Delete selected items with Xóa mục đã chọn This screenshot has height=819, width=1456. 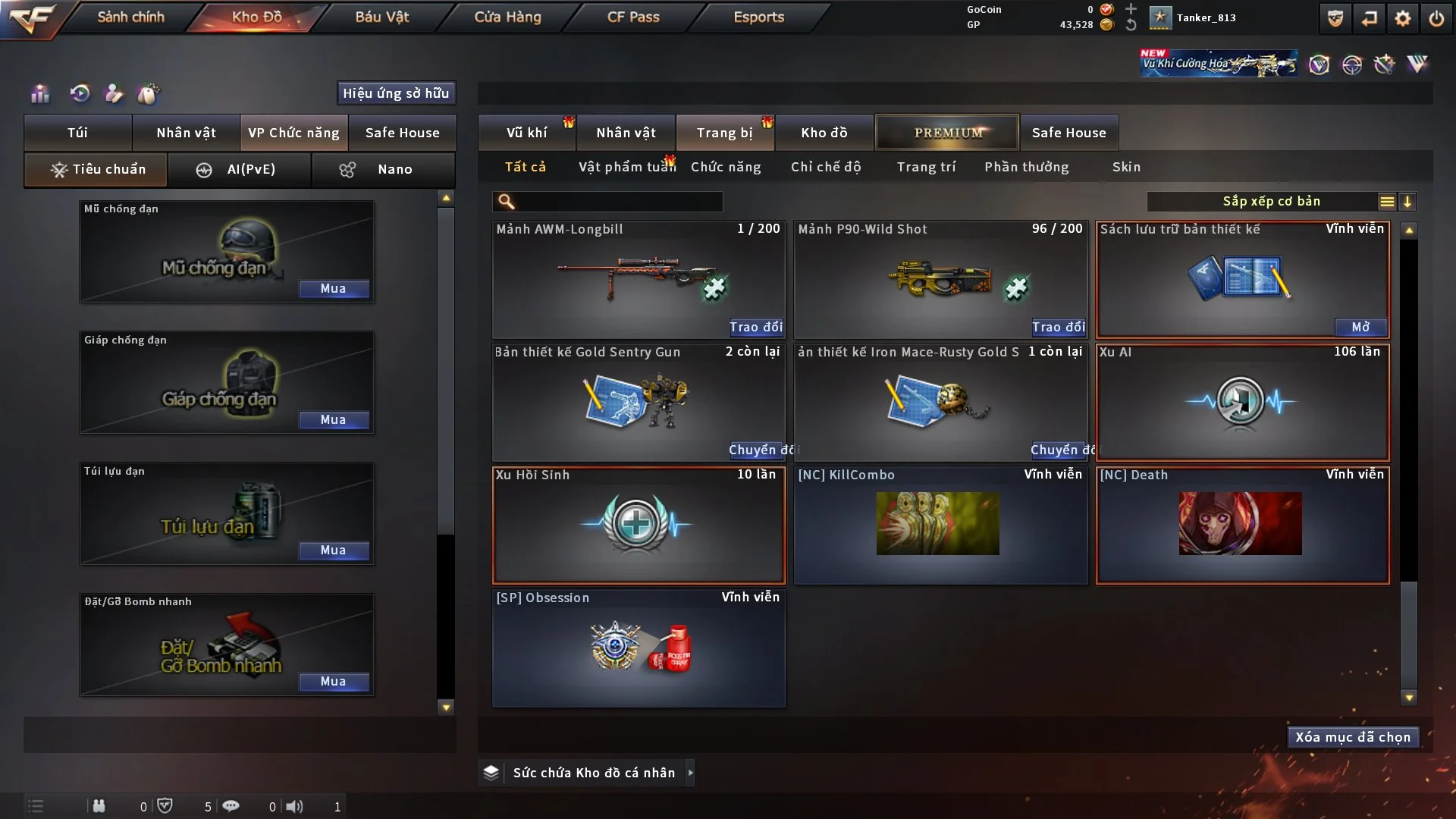[x=1352, y=737]
